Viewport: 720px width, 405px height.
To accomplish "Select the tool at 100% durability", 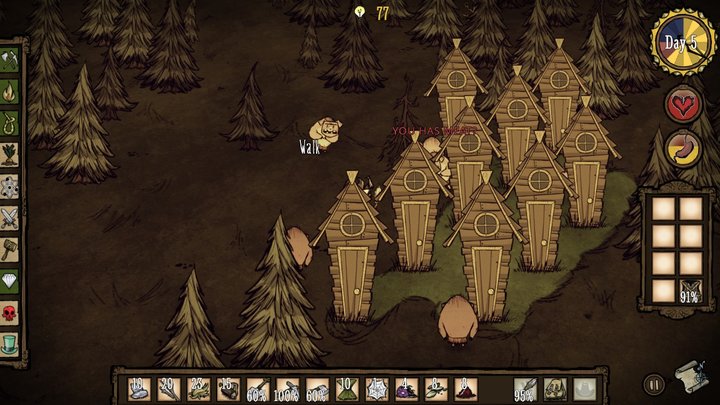I will coord(287,388).
